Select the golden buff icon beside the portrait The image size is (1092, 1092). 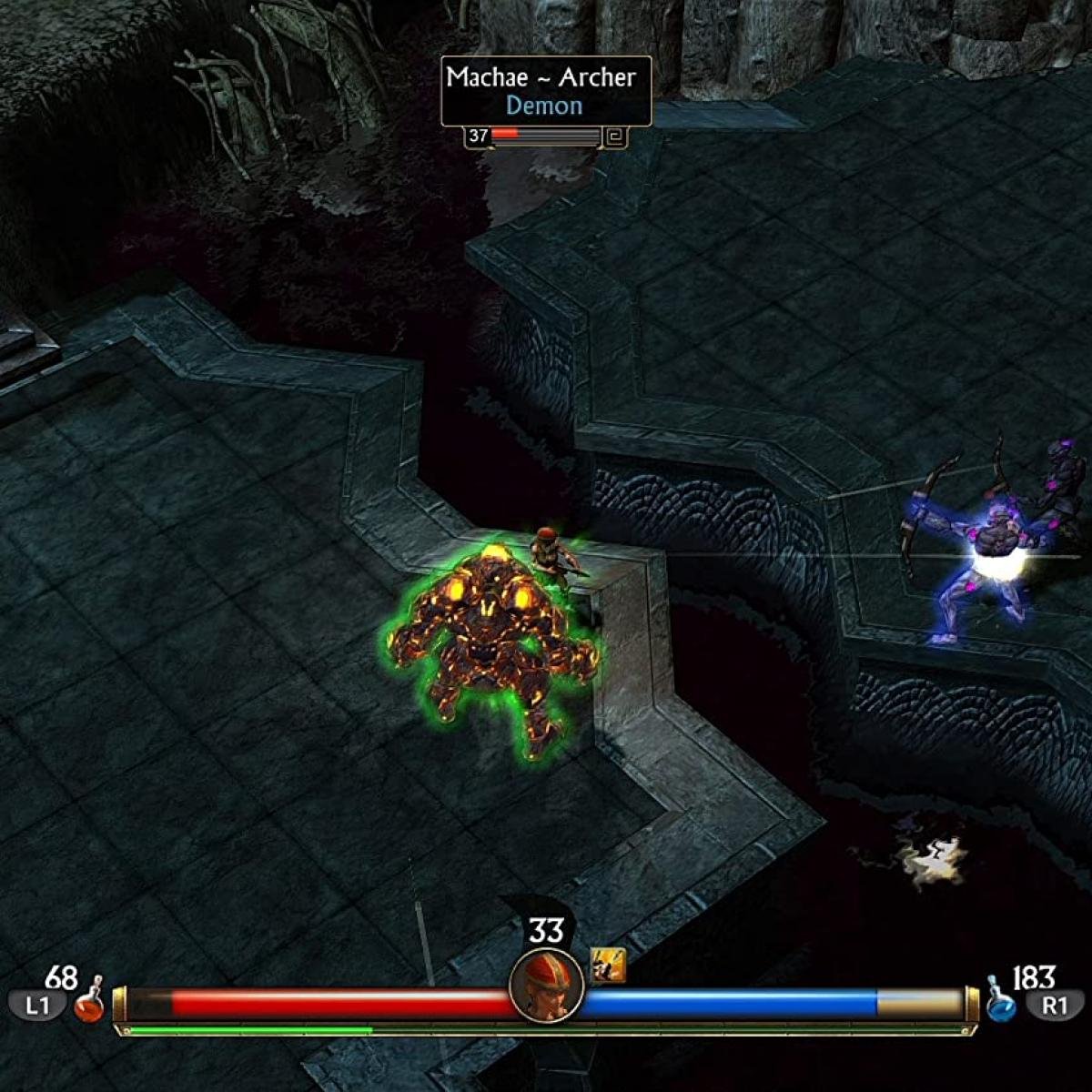point(608,965)
